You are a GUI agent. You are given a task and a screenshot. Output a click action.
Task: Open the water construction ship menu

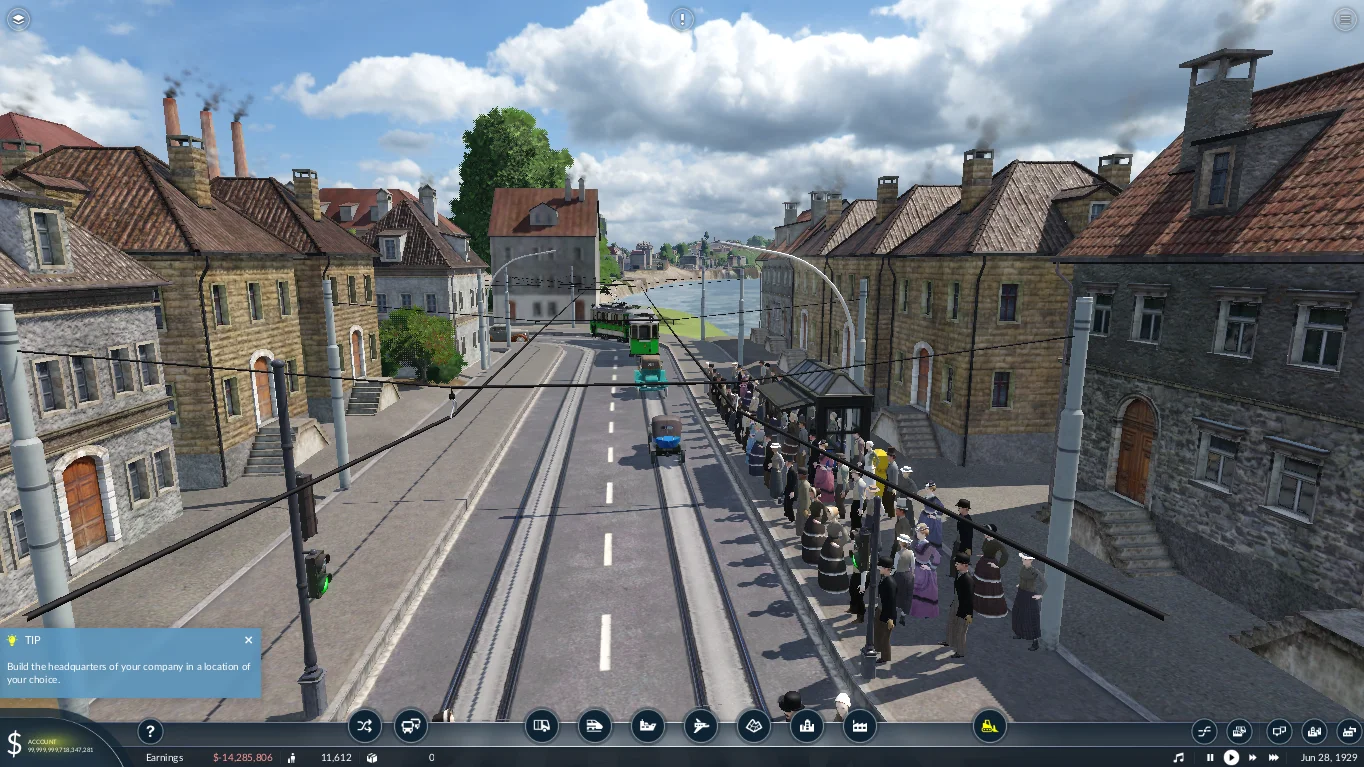tap(648, 726)
